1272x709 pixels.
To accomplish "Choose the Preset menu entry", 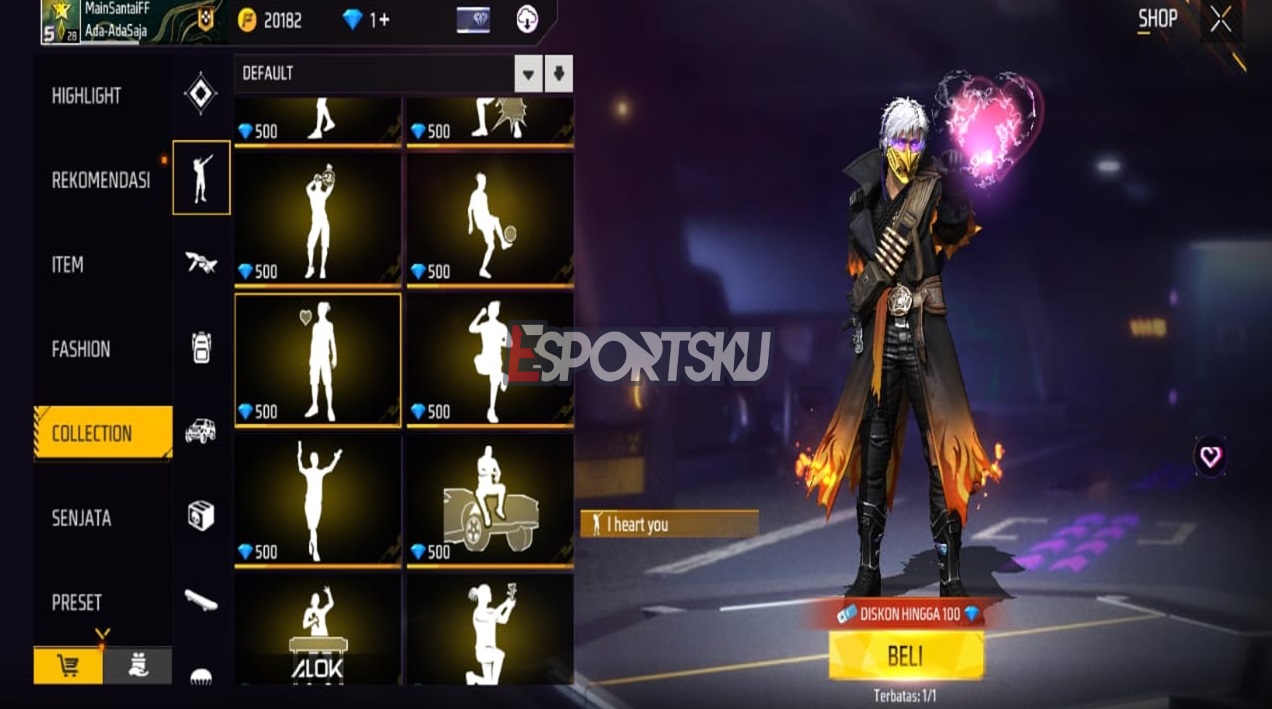I will (x=77, y=602).
